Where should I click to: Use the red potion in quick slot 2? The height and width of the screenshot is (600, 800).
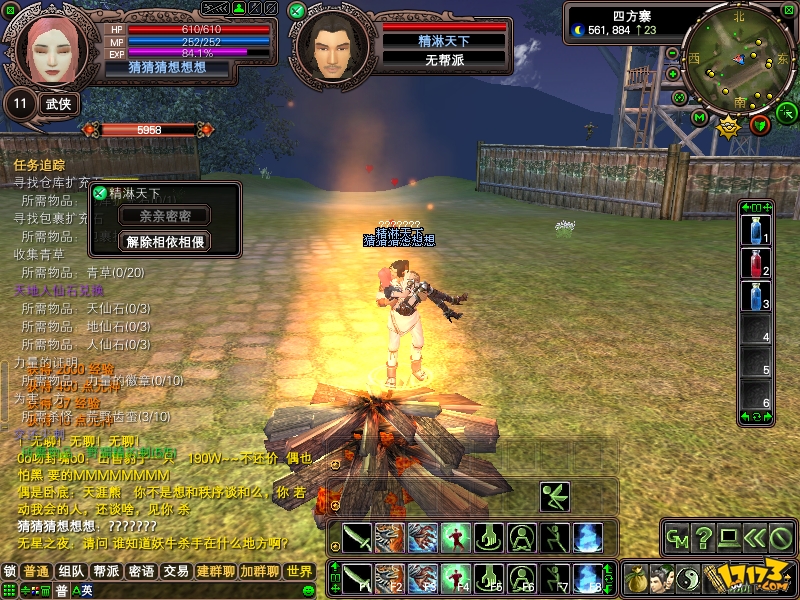pos(757,264)
